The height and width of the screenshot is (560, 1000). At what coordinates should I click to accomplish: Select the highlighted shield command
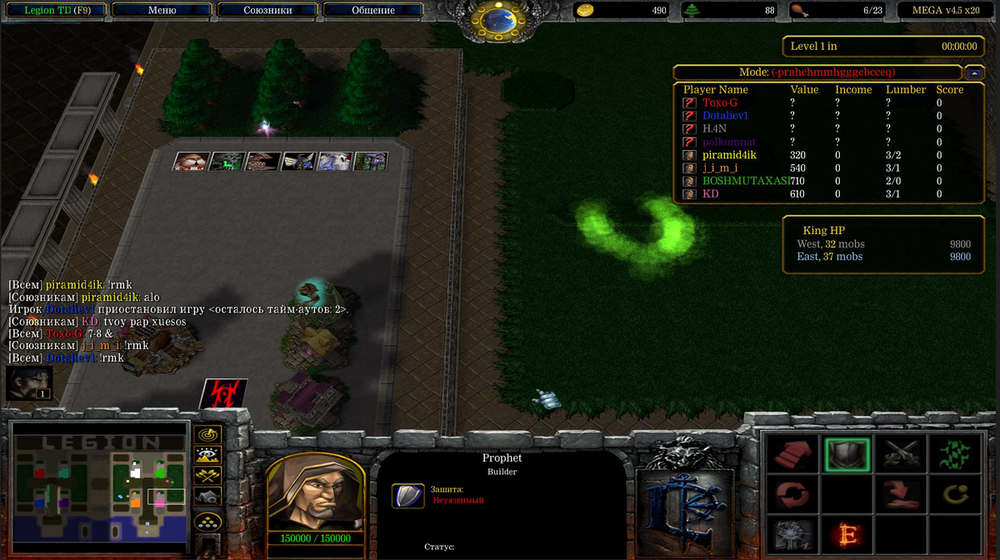[847, 455]
